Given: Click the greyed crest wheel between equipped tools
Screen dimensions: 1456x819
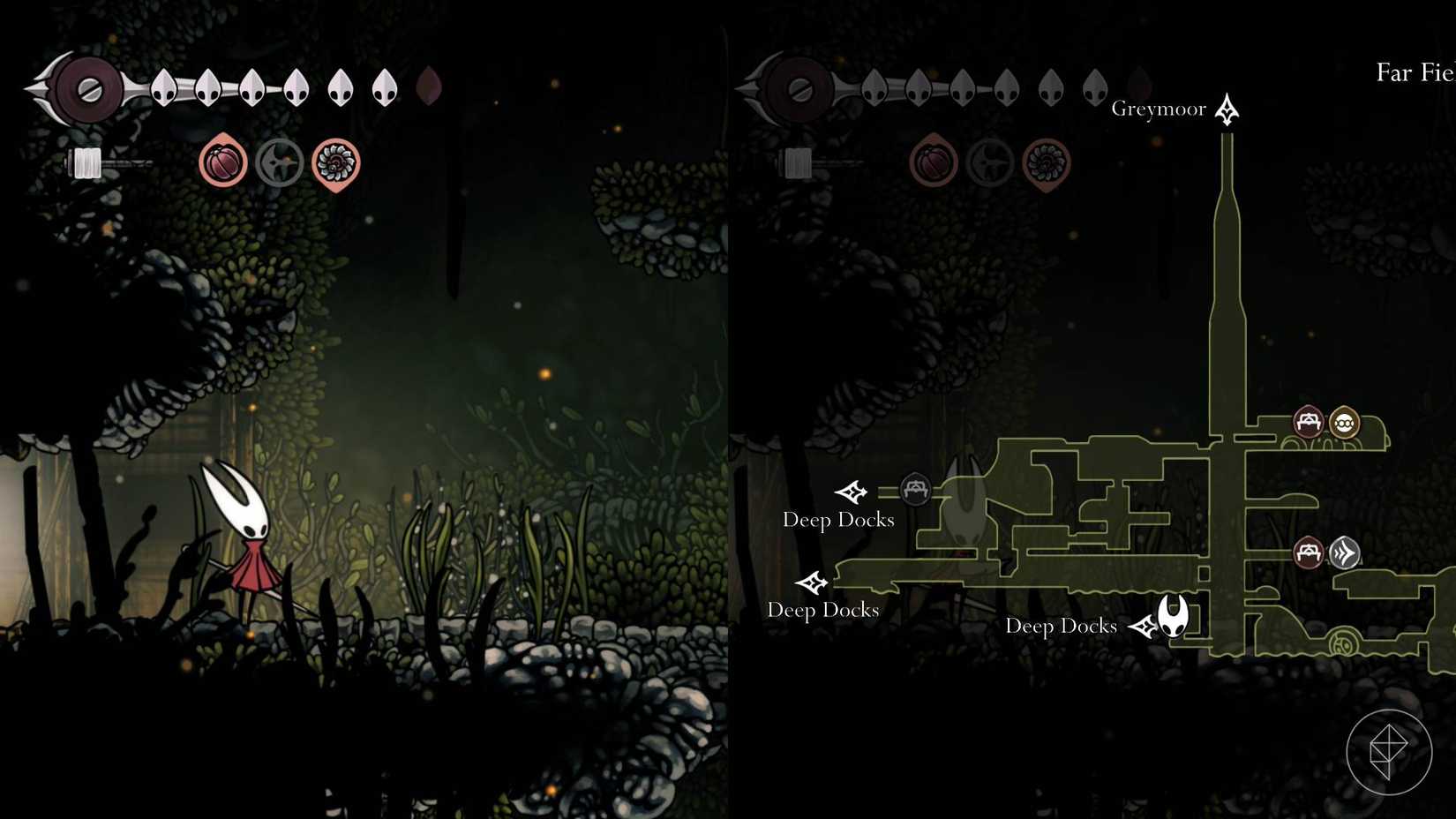Looking at the screenshot, I should (x=279, y=162).
